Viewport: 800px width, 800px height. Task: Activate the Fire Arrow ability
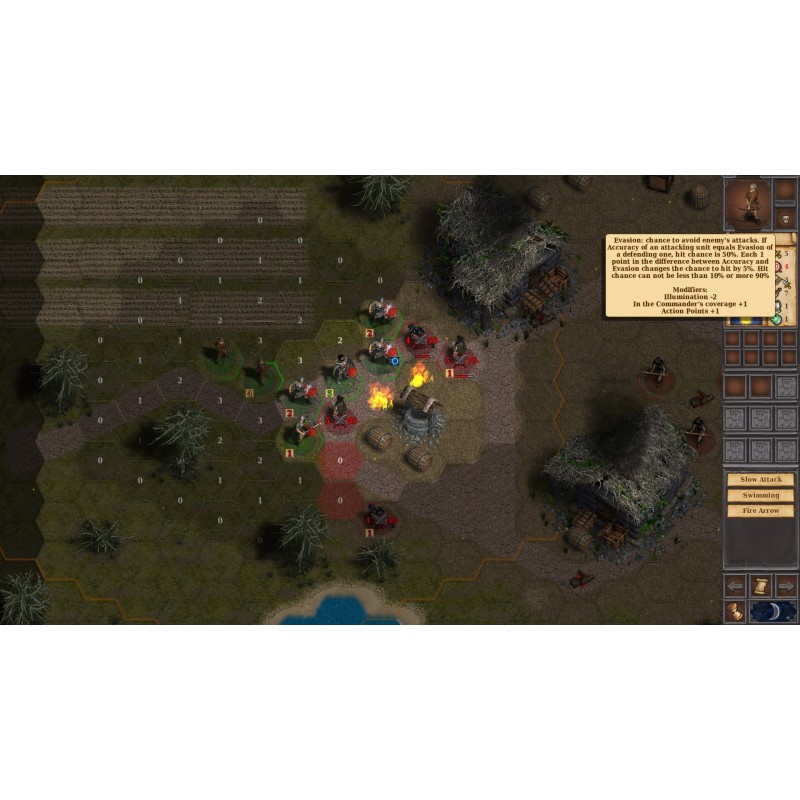click(761, 511)
